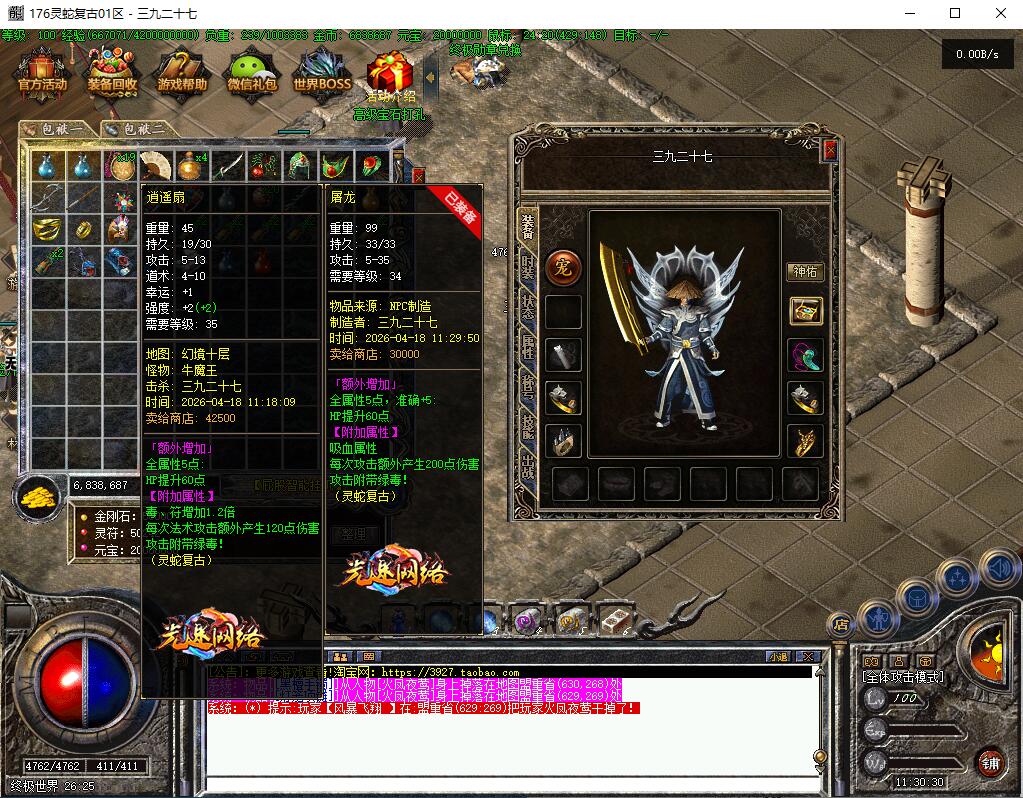Open the 装备回收 equipment recycling menu

point(112,72)
